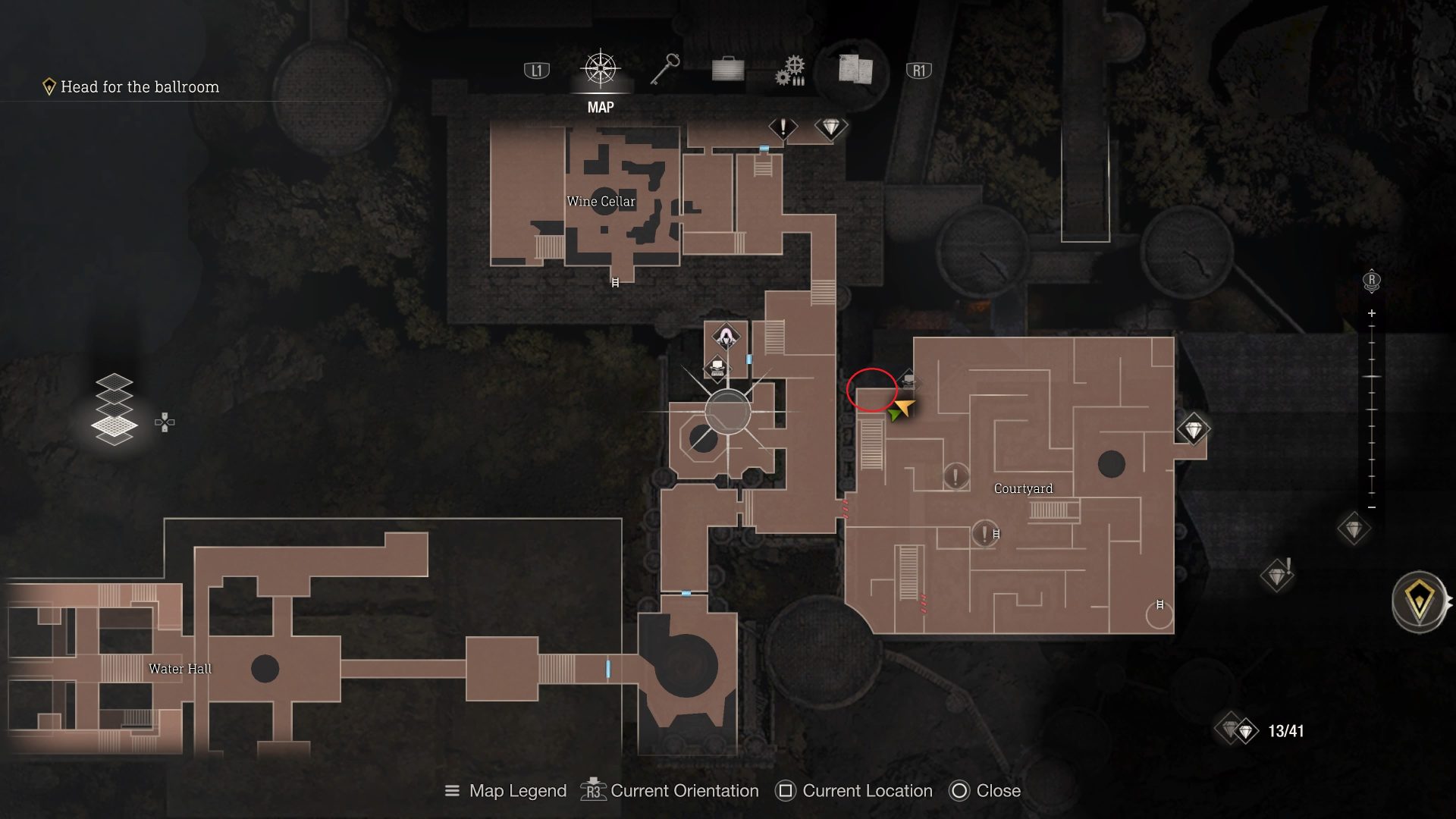Switch to the crafting gears tab
Screen dimensions: 1456x819
click(x=789, y=71)
